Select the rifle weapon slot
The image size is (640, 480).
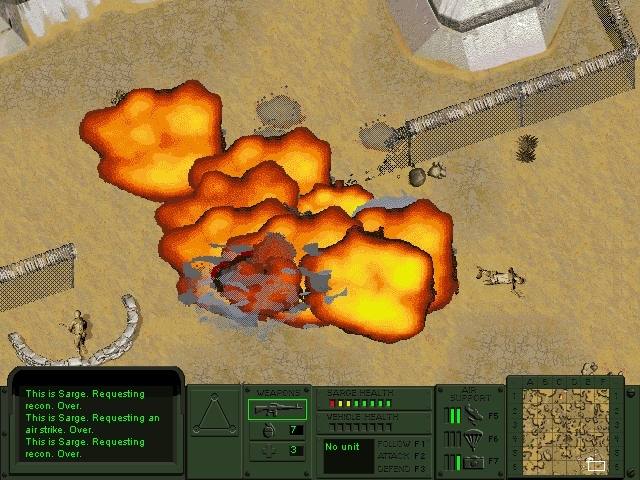click(277, 408)
